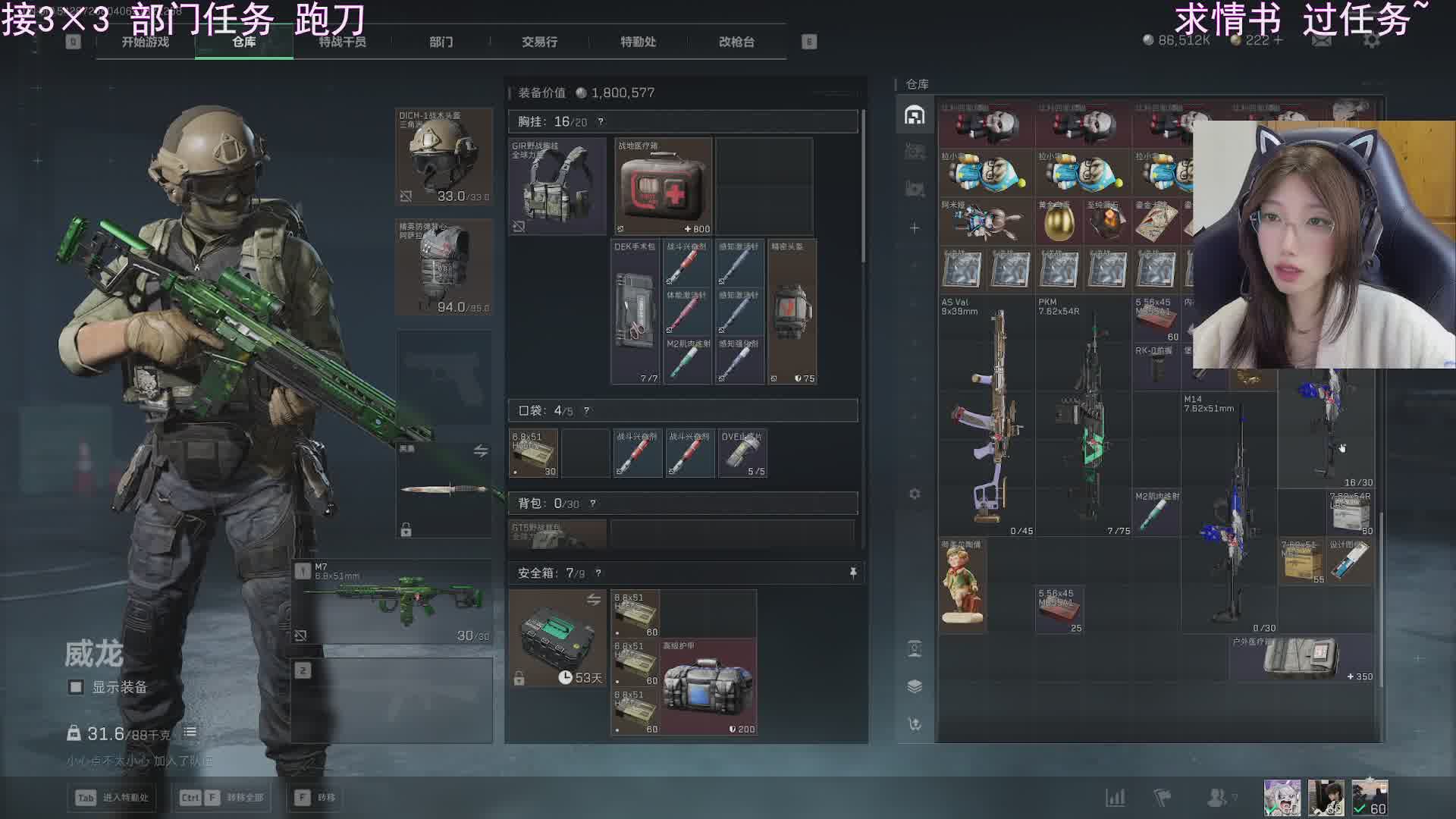This screenshot has width=1456, height=819.
Task: Open the settings gear icon
Action: [x=1371, y=40]
